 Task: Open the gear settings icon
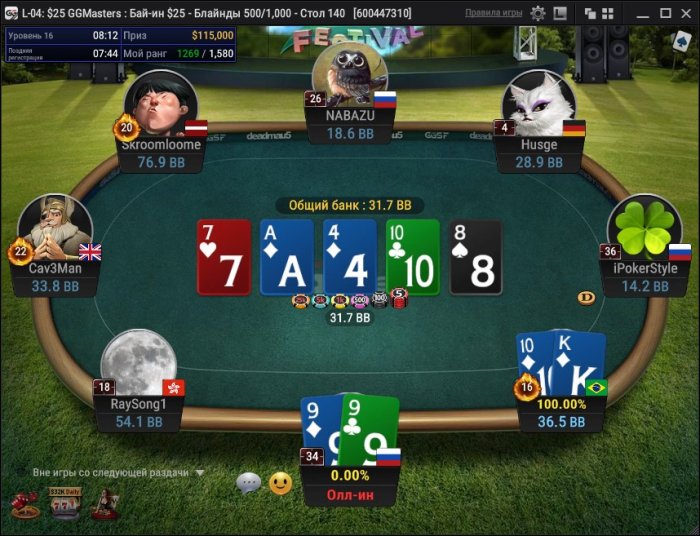[x=538, y=13]
